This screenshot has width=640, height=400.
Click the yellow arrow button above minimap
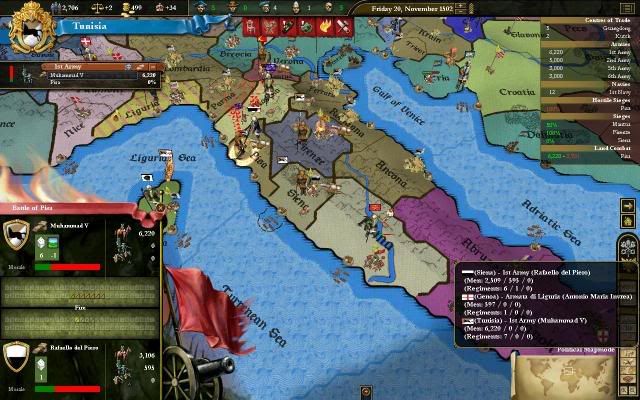(627, 207)
